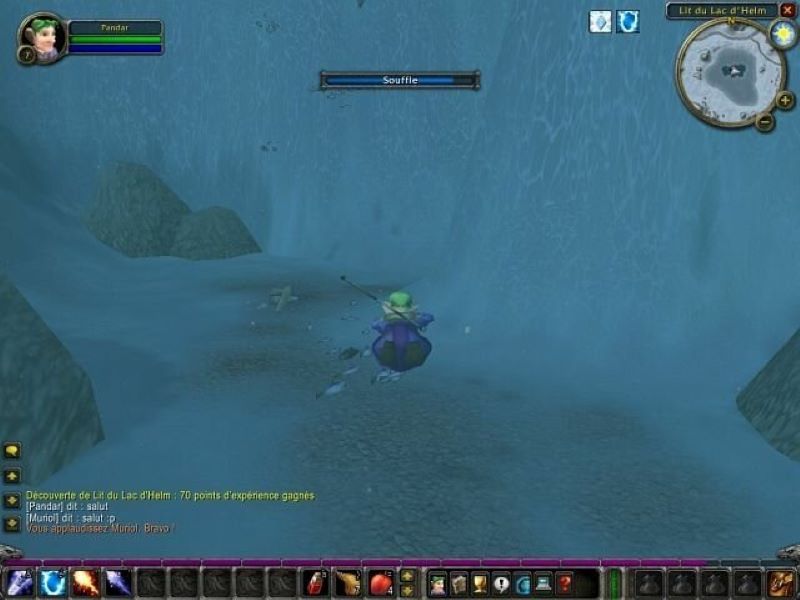Activate the blue frost armor spell slot
Screen dimensions: 800x600
point(52,582)
